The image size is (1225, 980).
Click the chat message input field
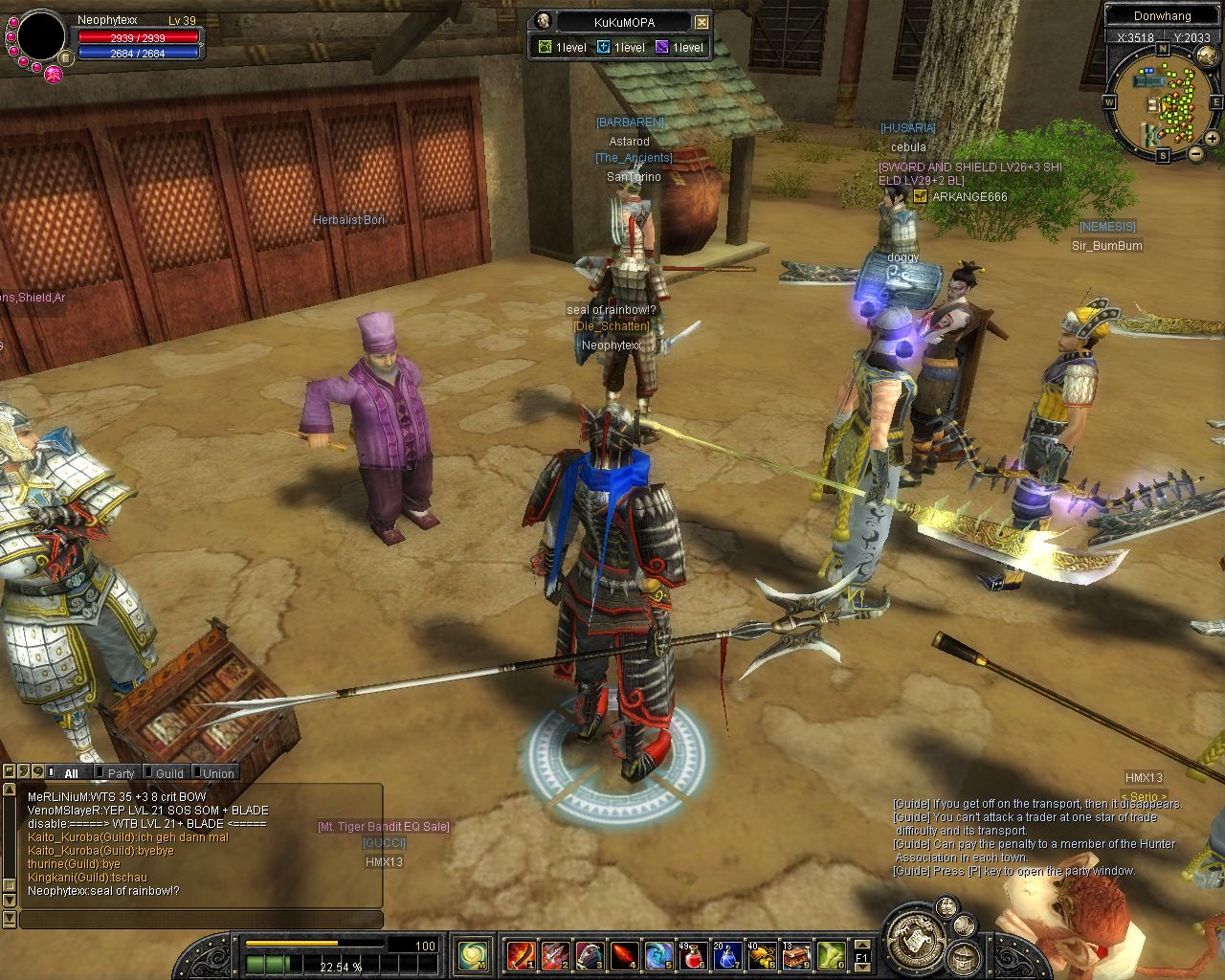tap(201, 920)
